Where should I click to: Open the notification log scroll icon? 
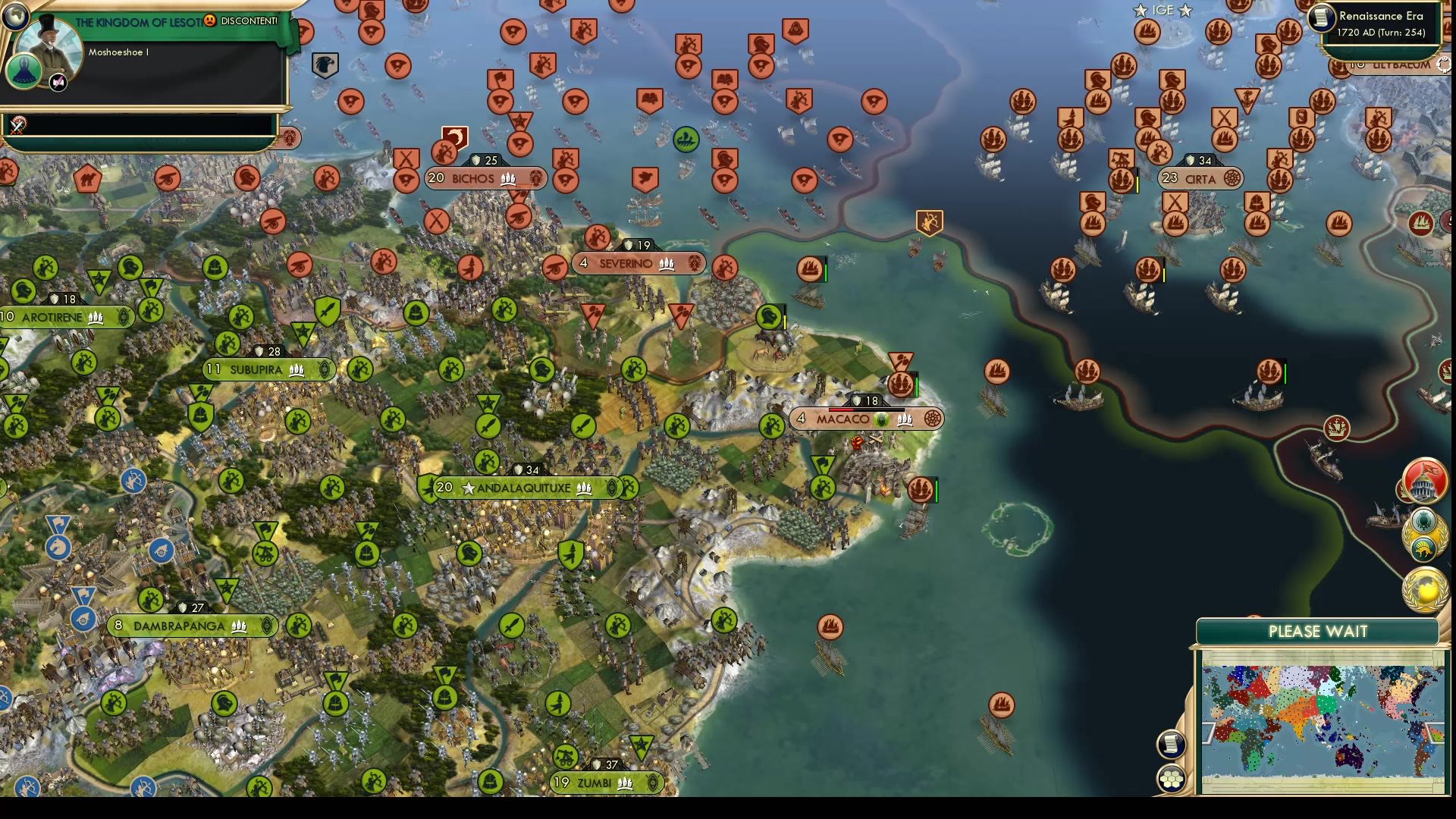coord(1170,743)
